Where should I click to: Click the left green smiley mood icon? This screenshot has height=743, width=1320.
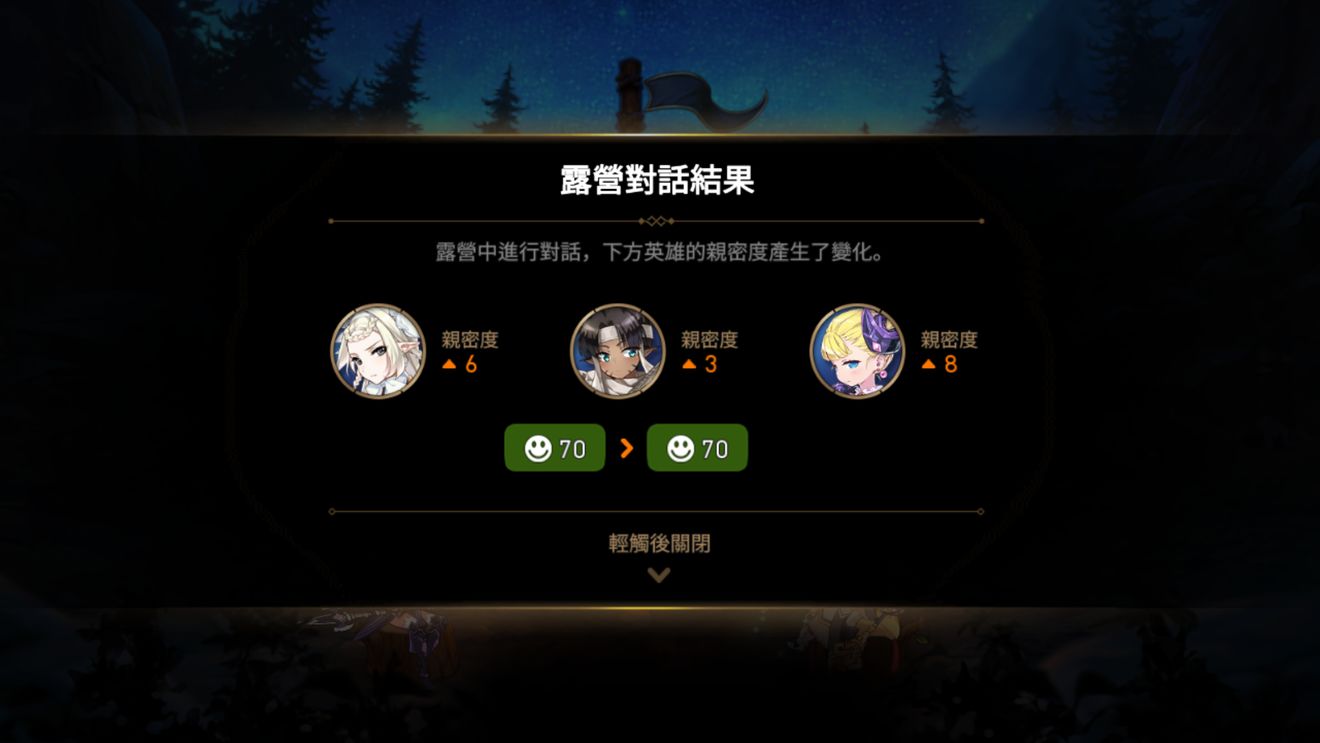tap(538, 448)
